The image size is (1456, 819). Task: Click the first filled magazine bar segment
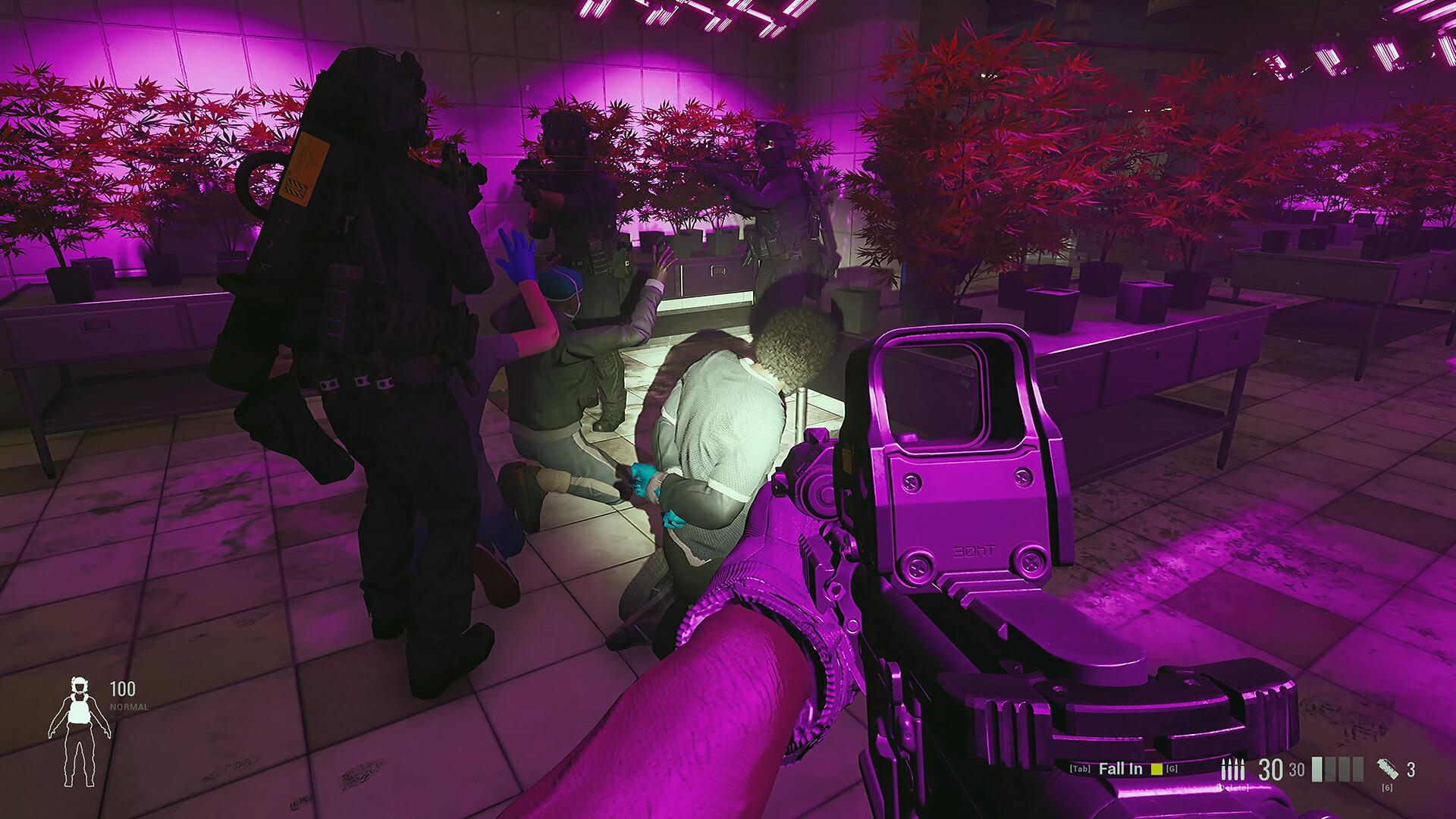(x=1316, y=770)
